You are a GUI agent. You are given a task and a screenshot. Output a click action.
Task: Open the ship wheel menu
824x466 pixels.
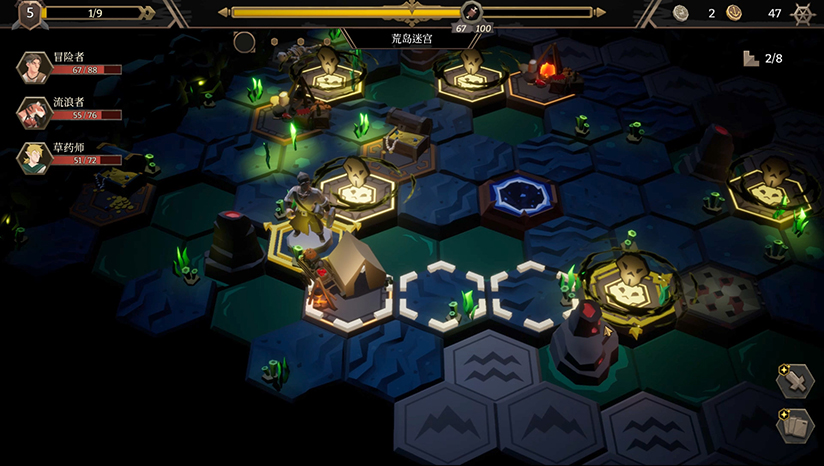802,13
